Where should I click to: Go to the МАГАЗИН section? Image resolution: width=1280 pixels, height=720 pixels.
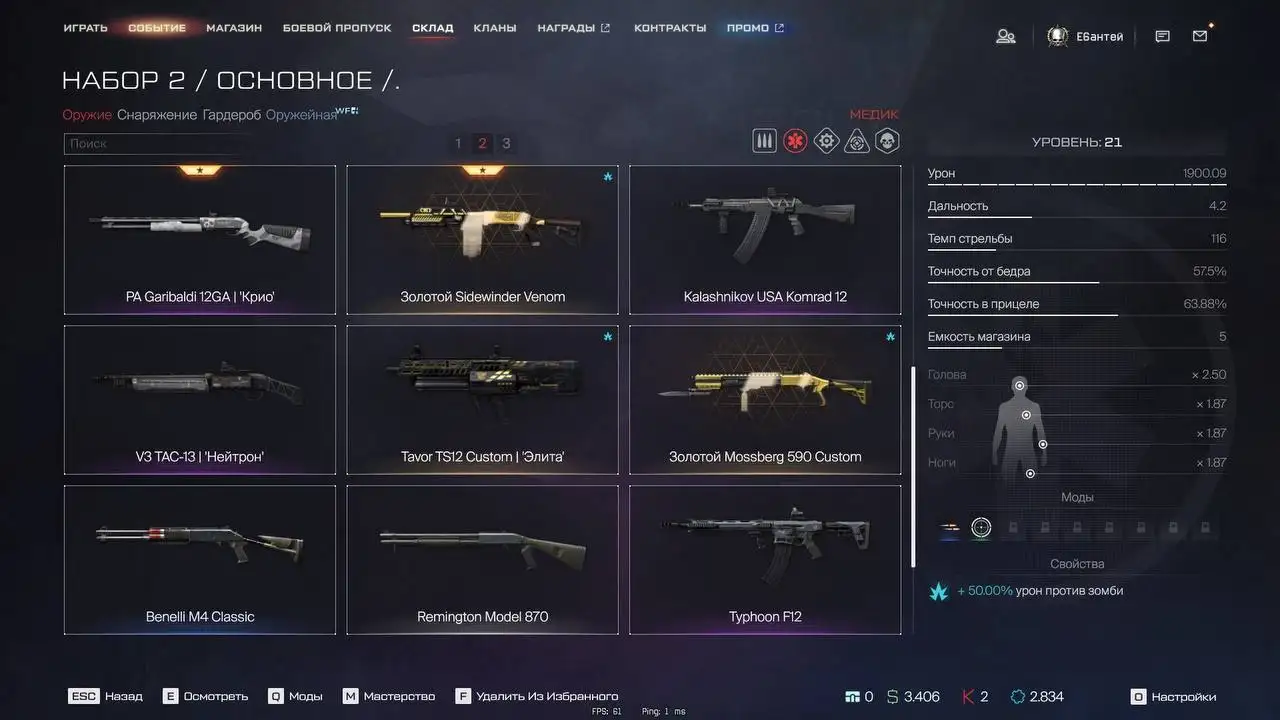234,28
